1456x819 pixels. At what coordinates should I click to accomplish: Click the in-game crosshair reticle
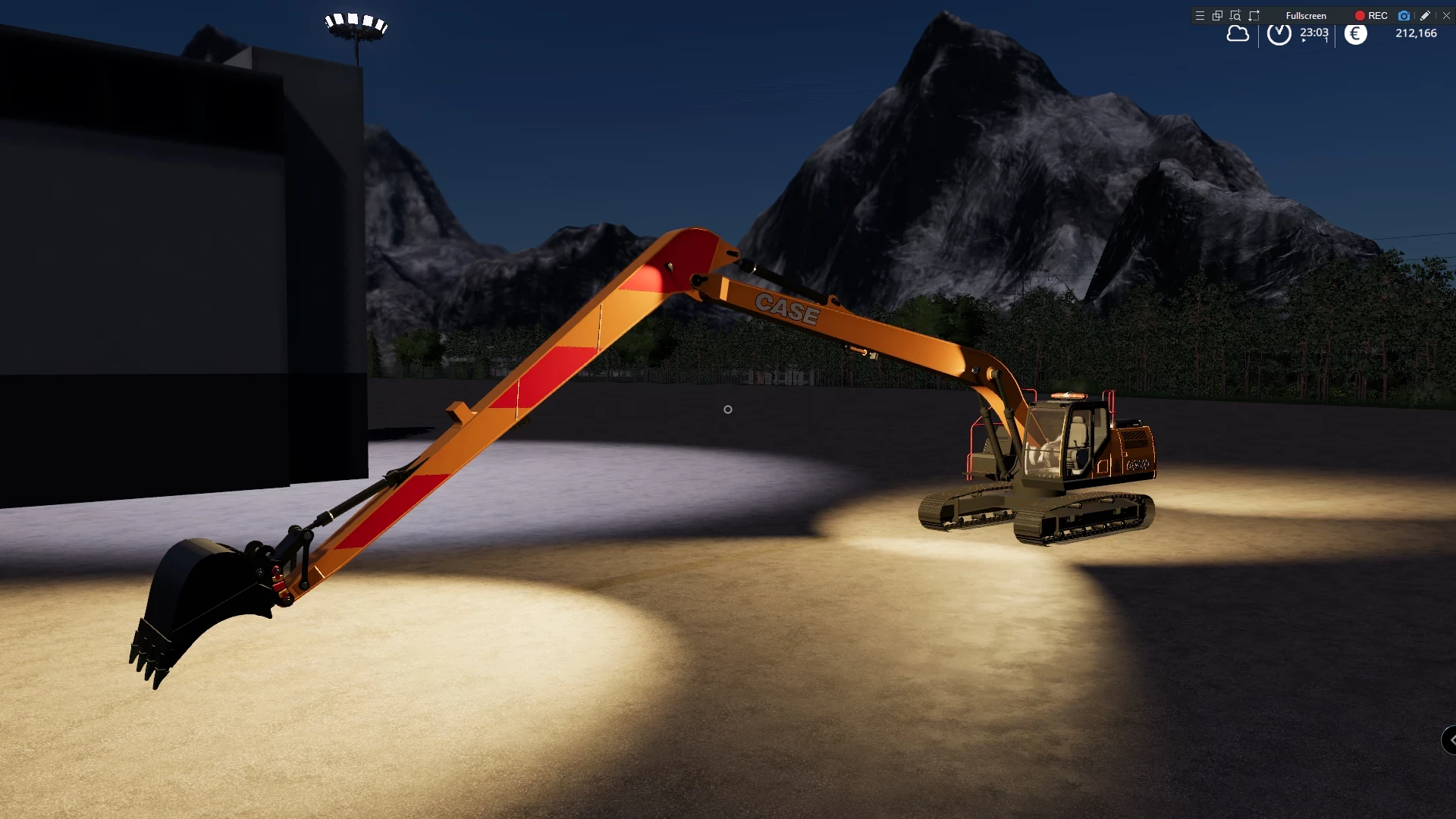coord(727,409)
